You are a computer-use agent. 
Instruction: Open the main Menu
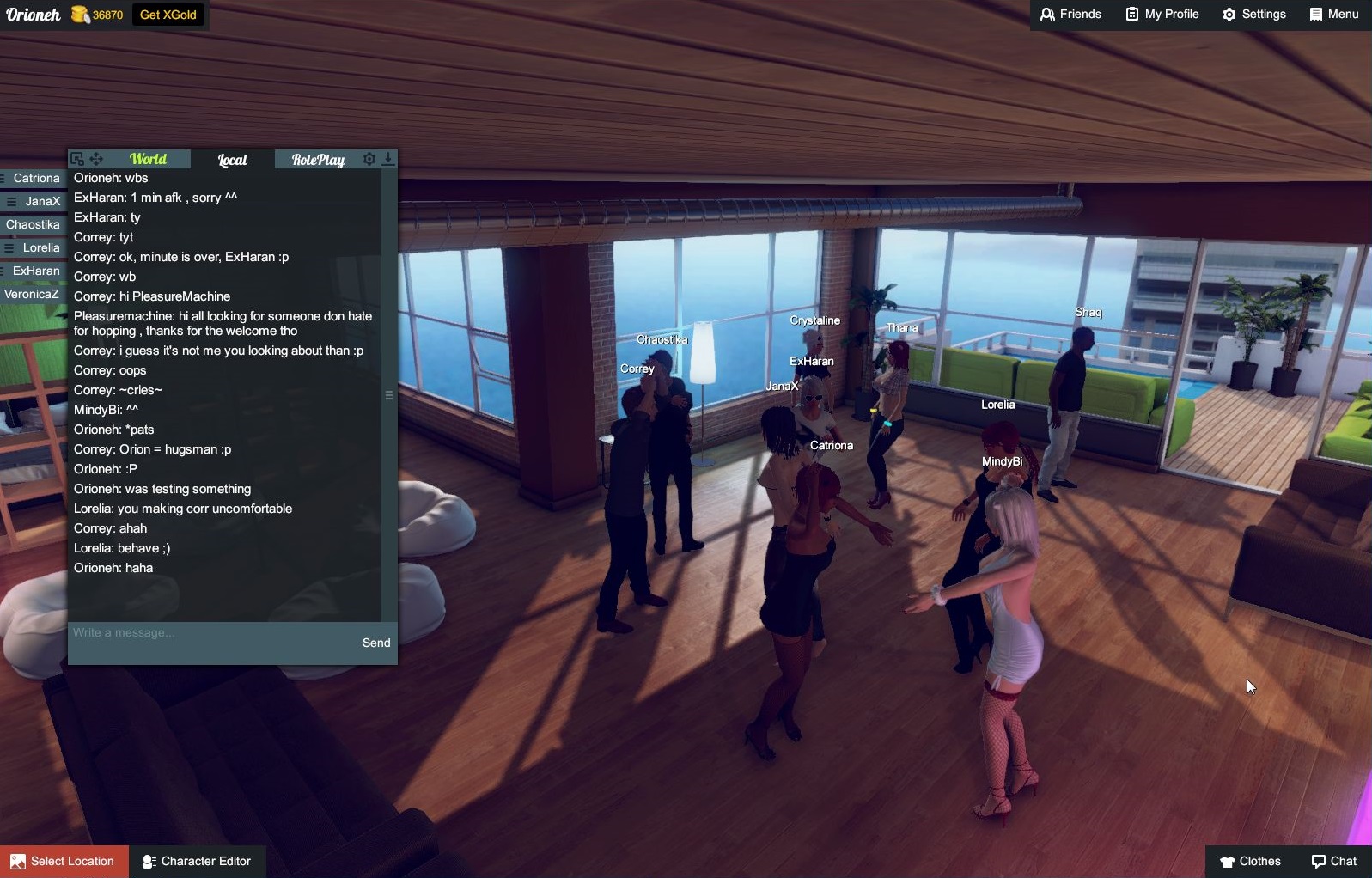click(x=1334, y=15)
